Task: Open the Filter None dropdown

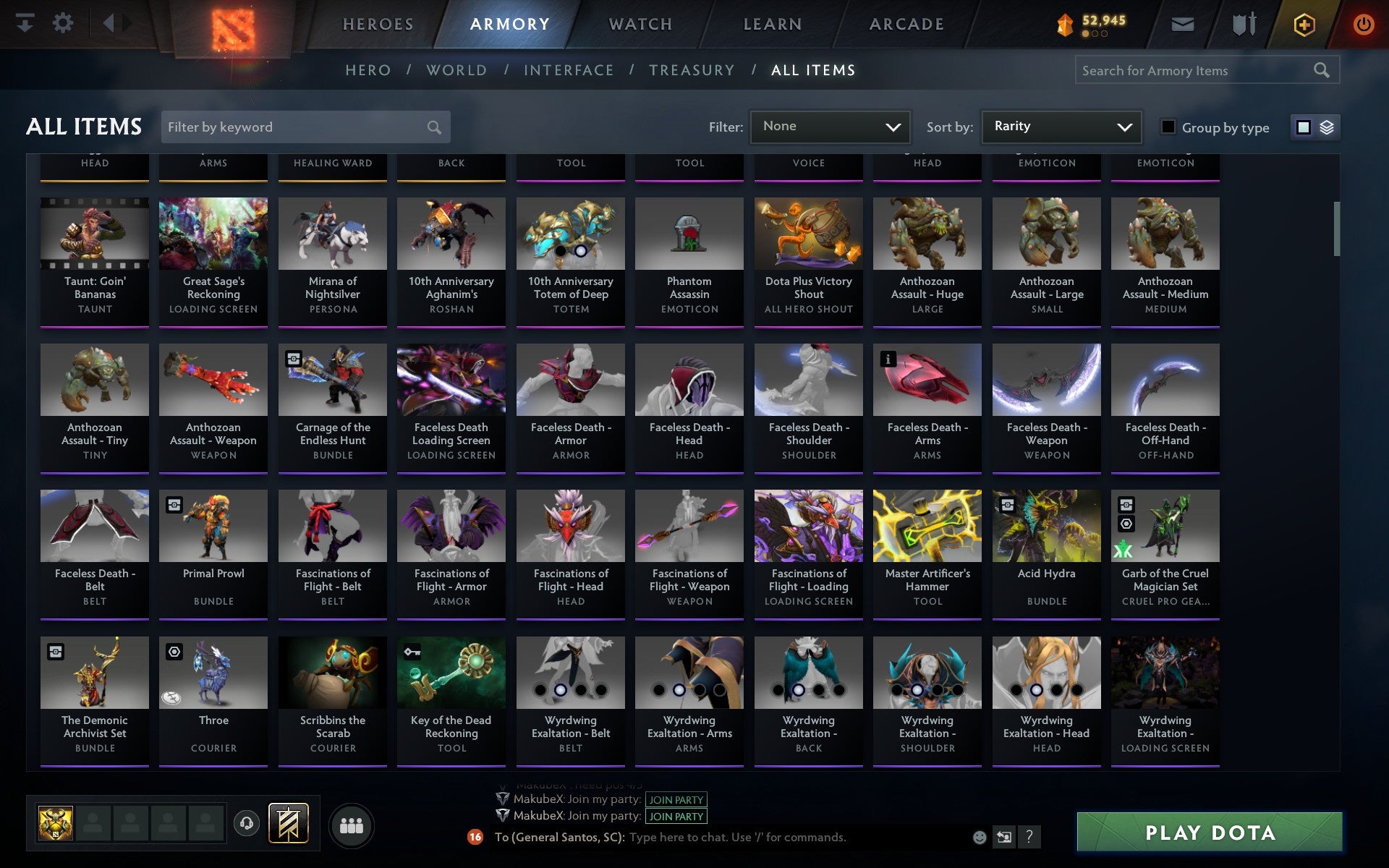Action: click(830, 127)
